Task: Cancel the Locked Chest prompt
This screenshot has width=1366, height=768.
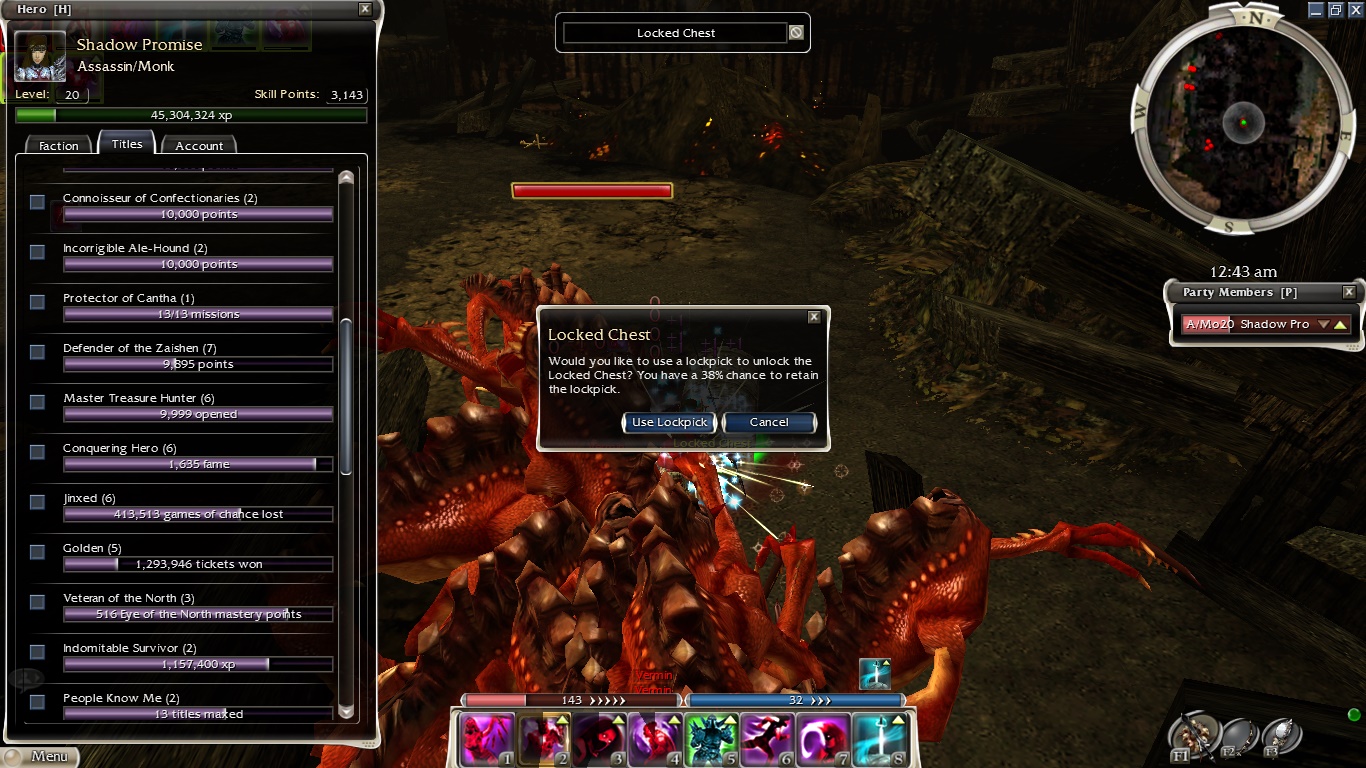Action: click(769, 422)
